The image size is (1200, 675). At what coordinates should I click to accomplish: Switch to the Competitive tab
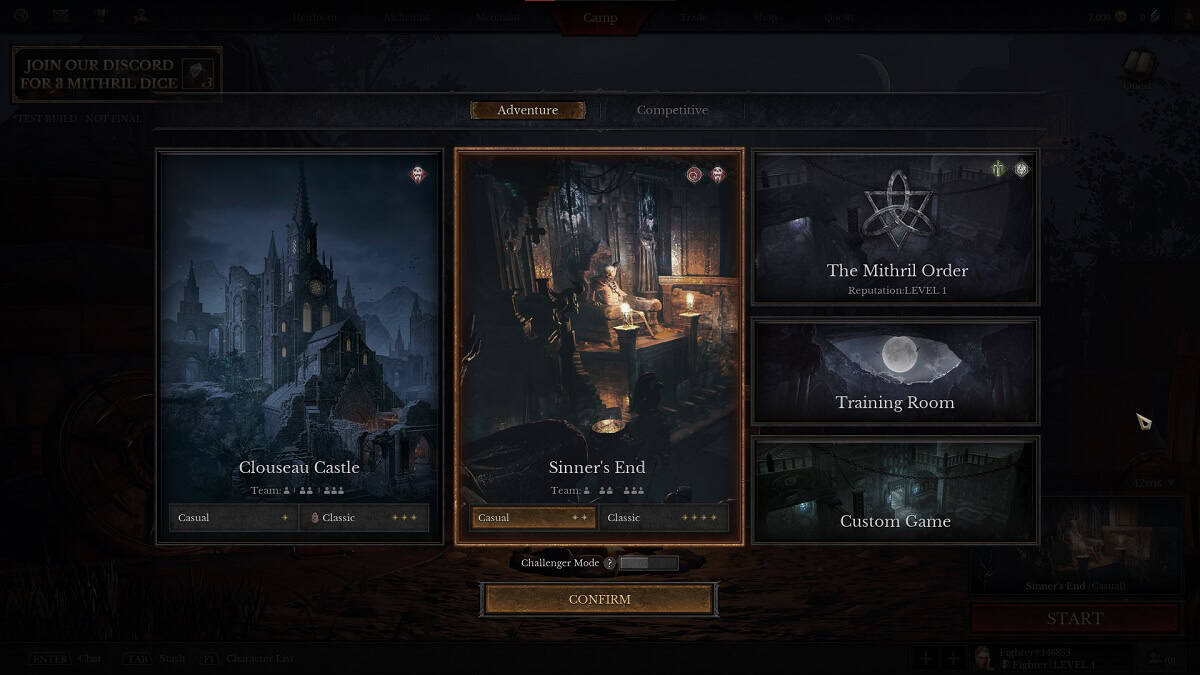pyautogui.click(x=672, y=110)
